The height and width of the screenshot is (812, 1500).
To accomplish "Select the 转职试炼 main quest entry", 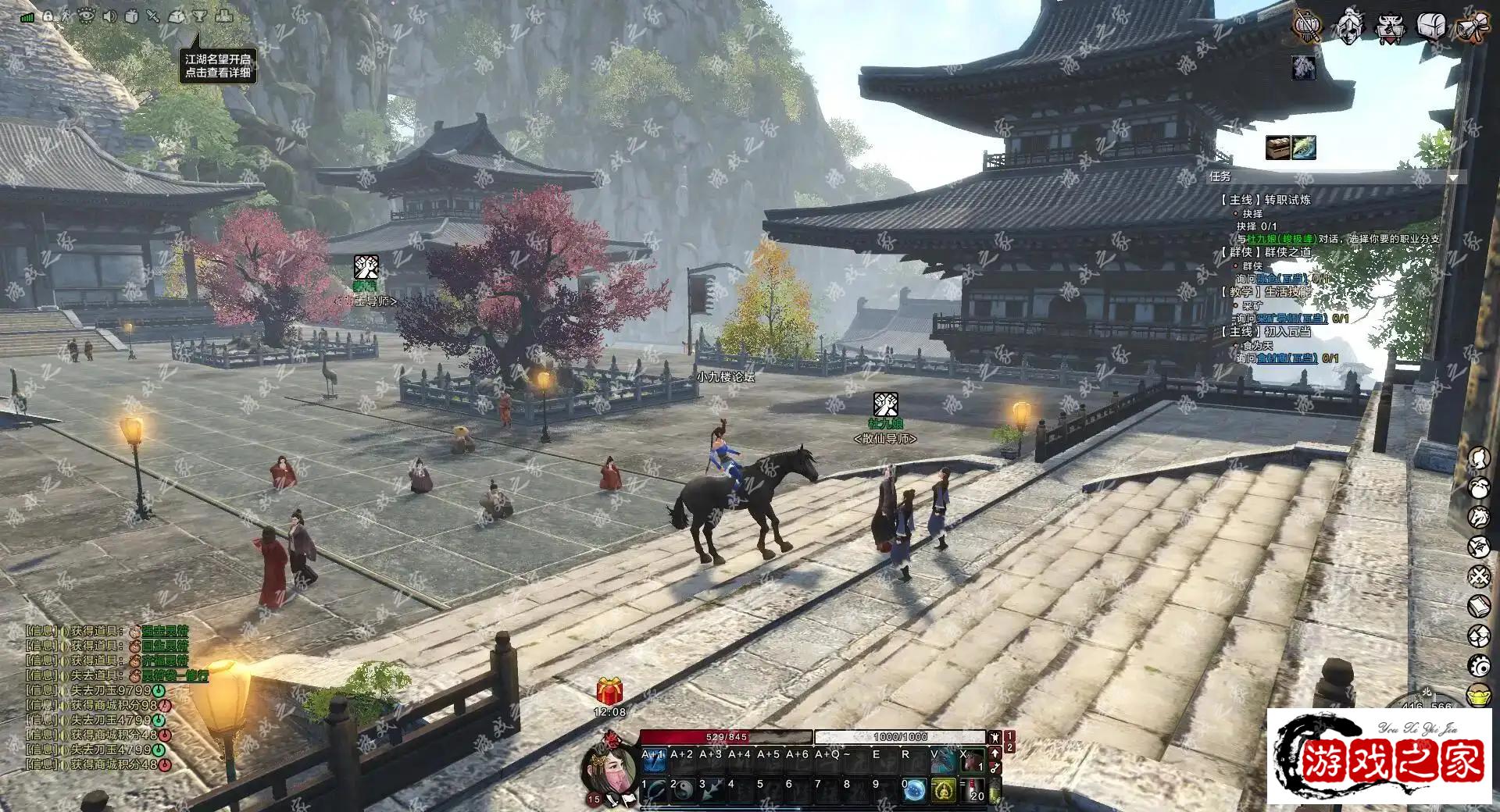I will pos(1266,200).
